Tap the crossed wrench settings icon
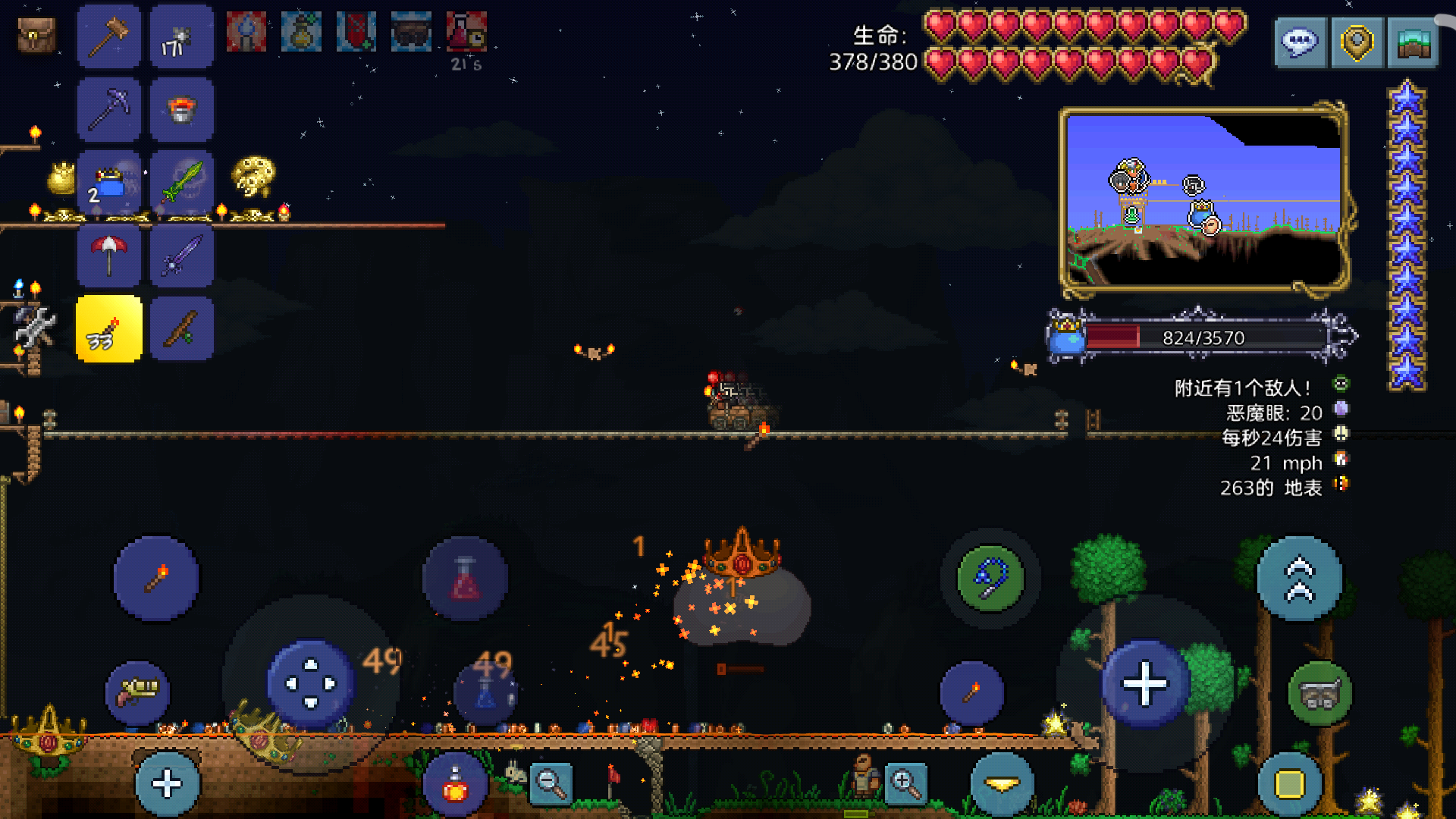The width and height of the screenshot is (1456, 819). (34, 326)
